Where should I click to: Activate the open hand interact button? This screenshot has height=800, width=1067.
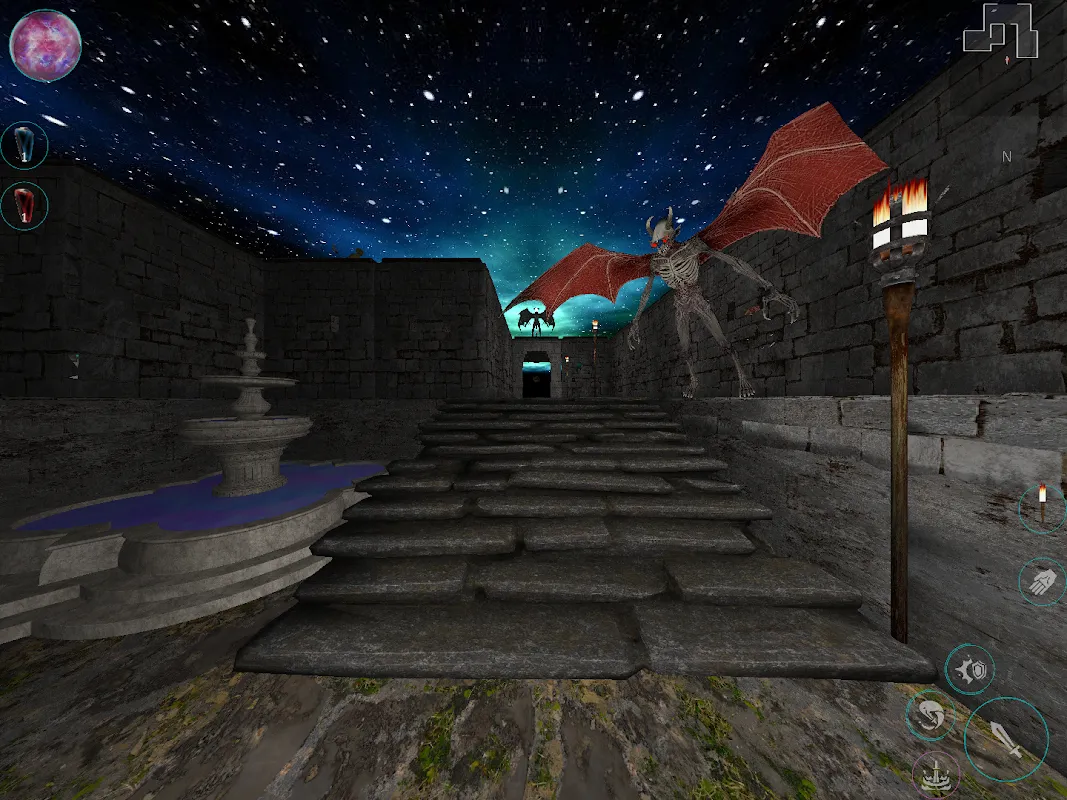click(x=1041, y=581)
